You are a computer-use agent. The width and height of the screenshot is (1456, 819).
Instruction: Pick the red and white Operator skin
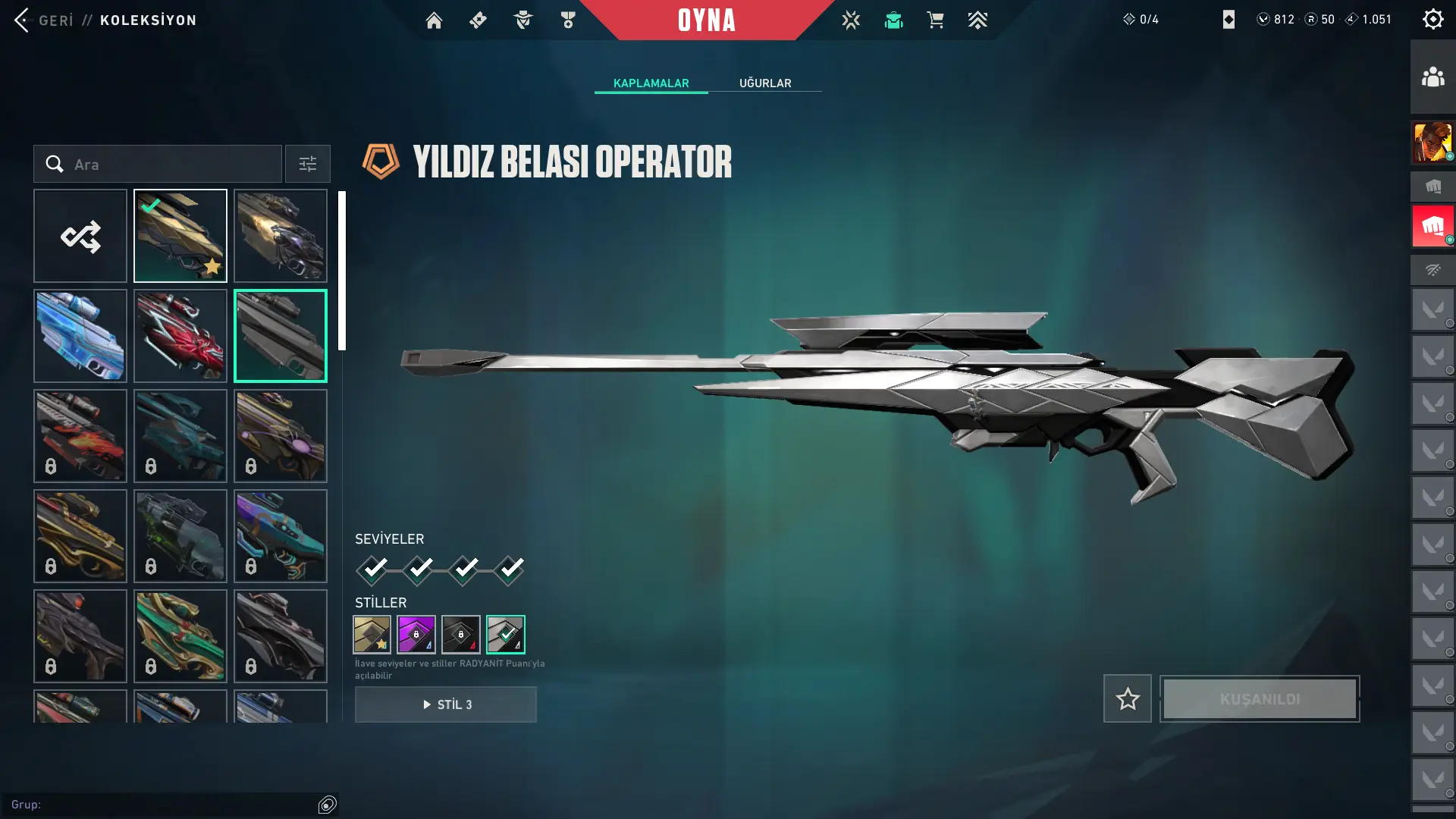coord(180,336)
